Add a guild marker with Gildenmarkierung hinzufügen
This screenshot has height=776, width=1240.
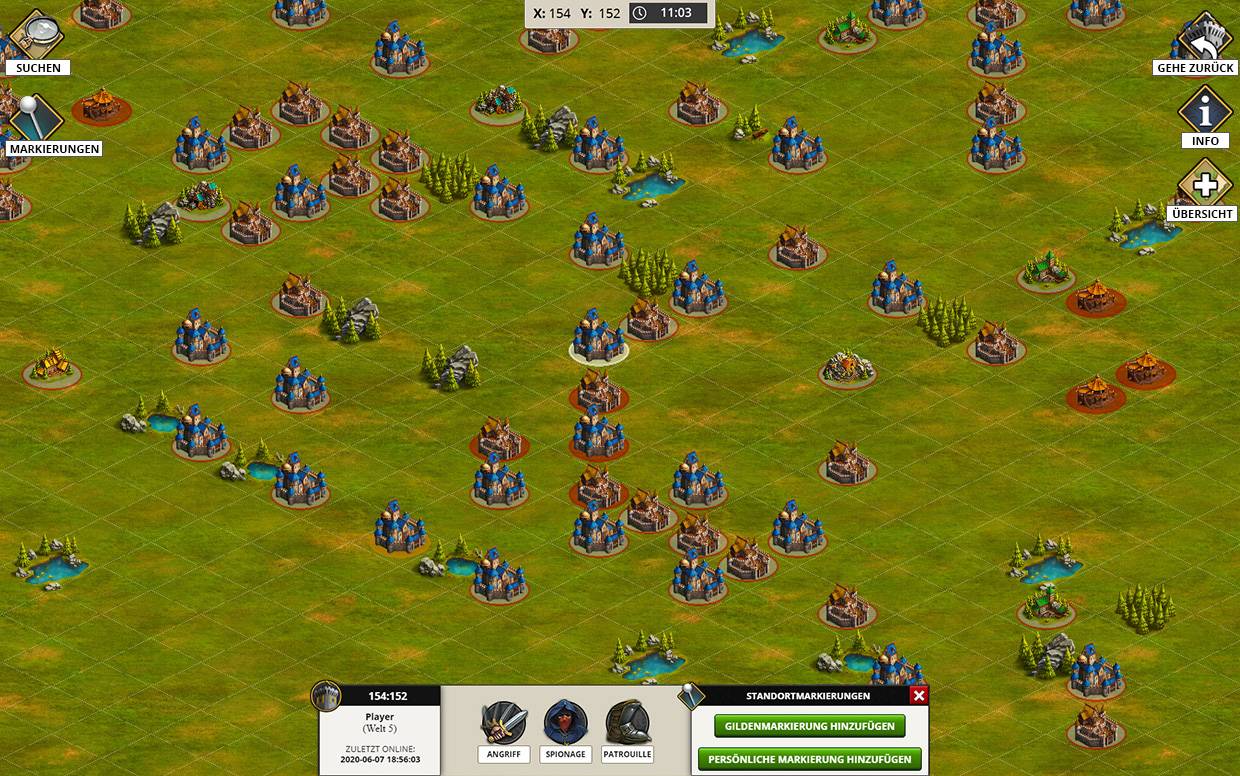809,725
